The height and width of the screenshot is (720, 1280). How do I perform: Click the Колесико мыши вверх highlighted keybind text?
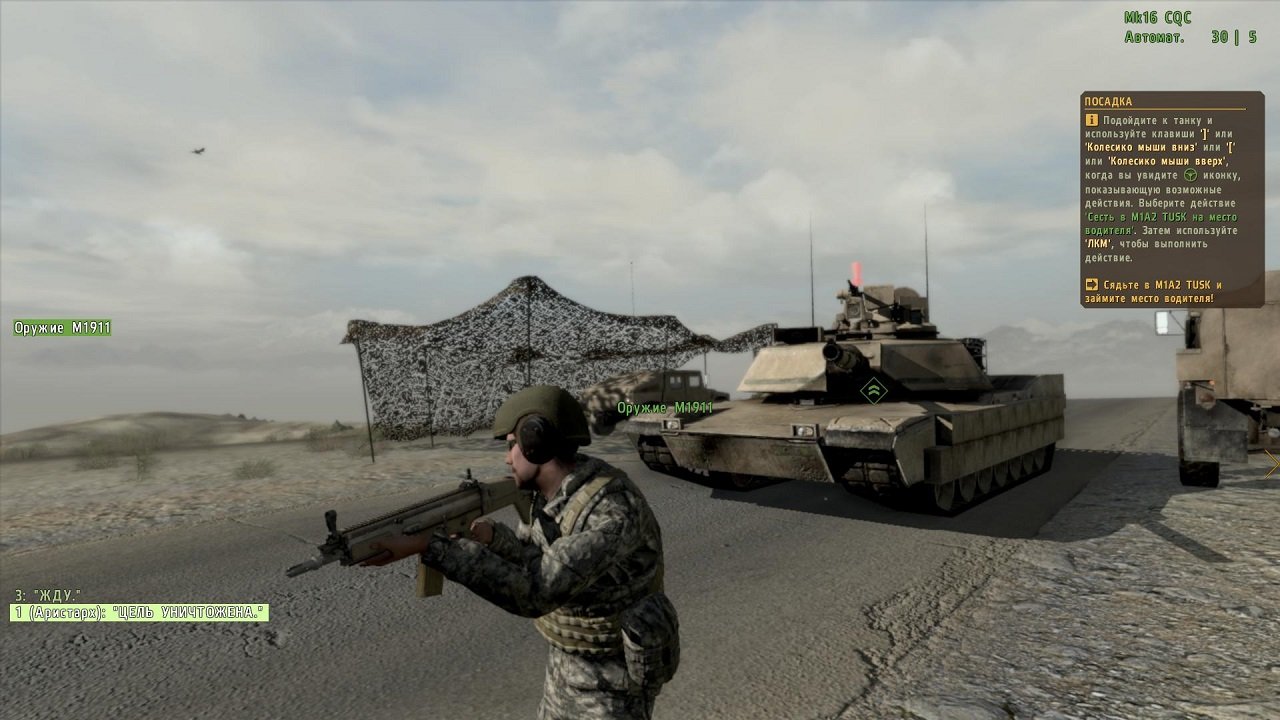pos(1167,161)
